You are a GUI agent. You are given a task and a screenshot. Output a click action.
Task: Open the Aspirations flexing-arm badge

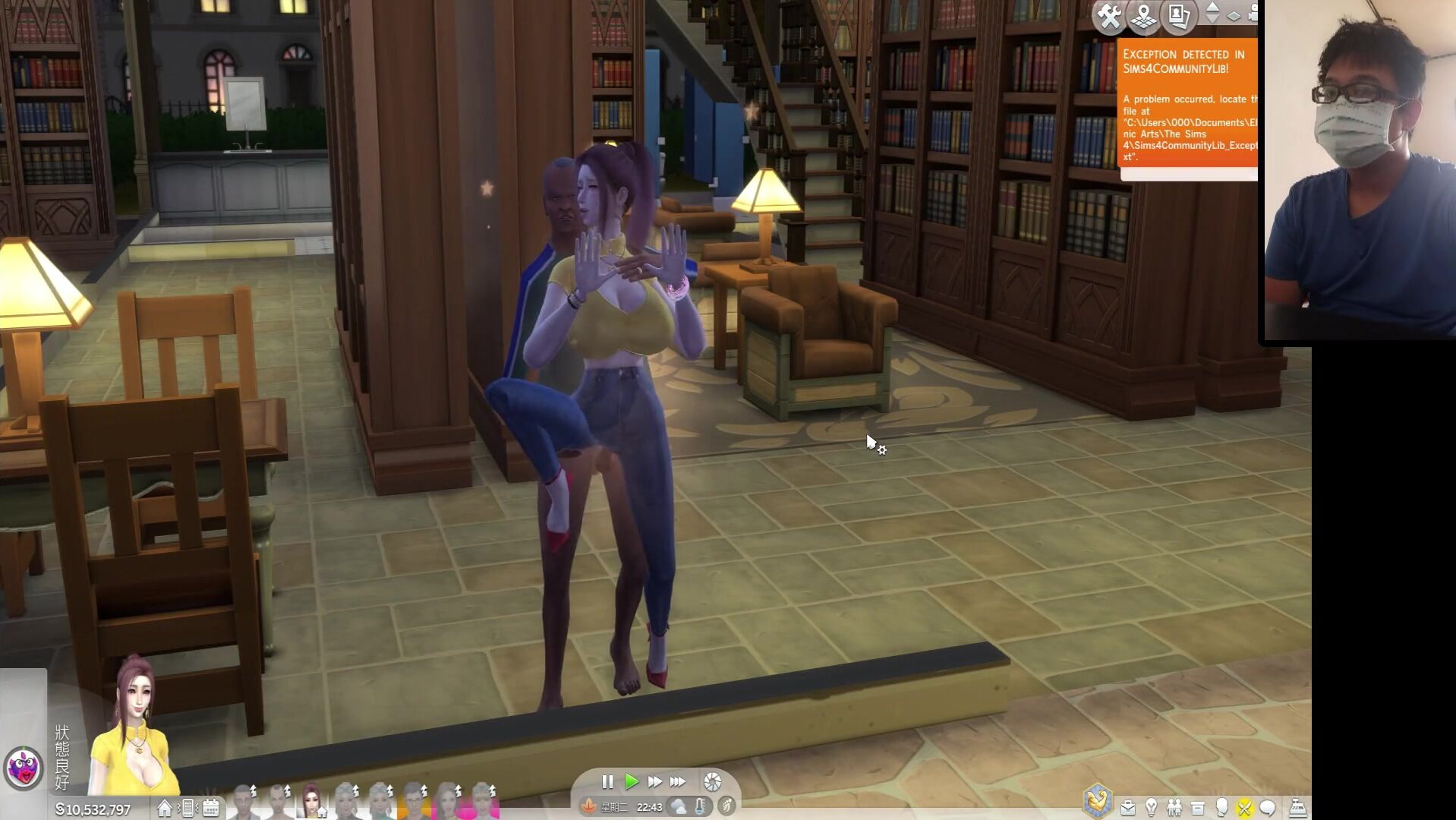[x=1098, y=800]
